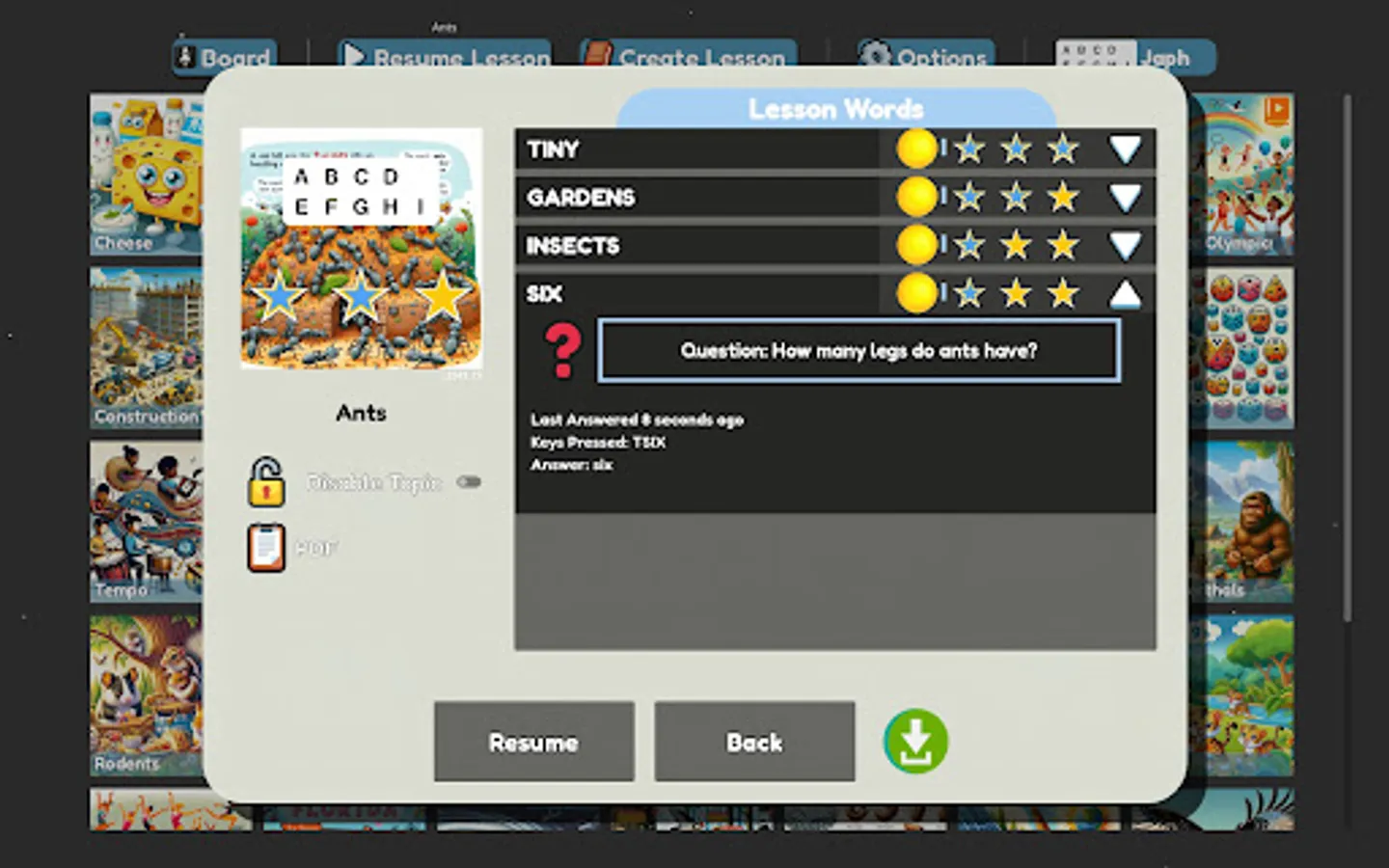Expand the GARDENS row with its down arrow
1389x868 pixels.
click(x=1125, y=197)
